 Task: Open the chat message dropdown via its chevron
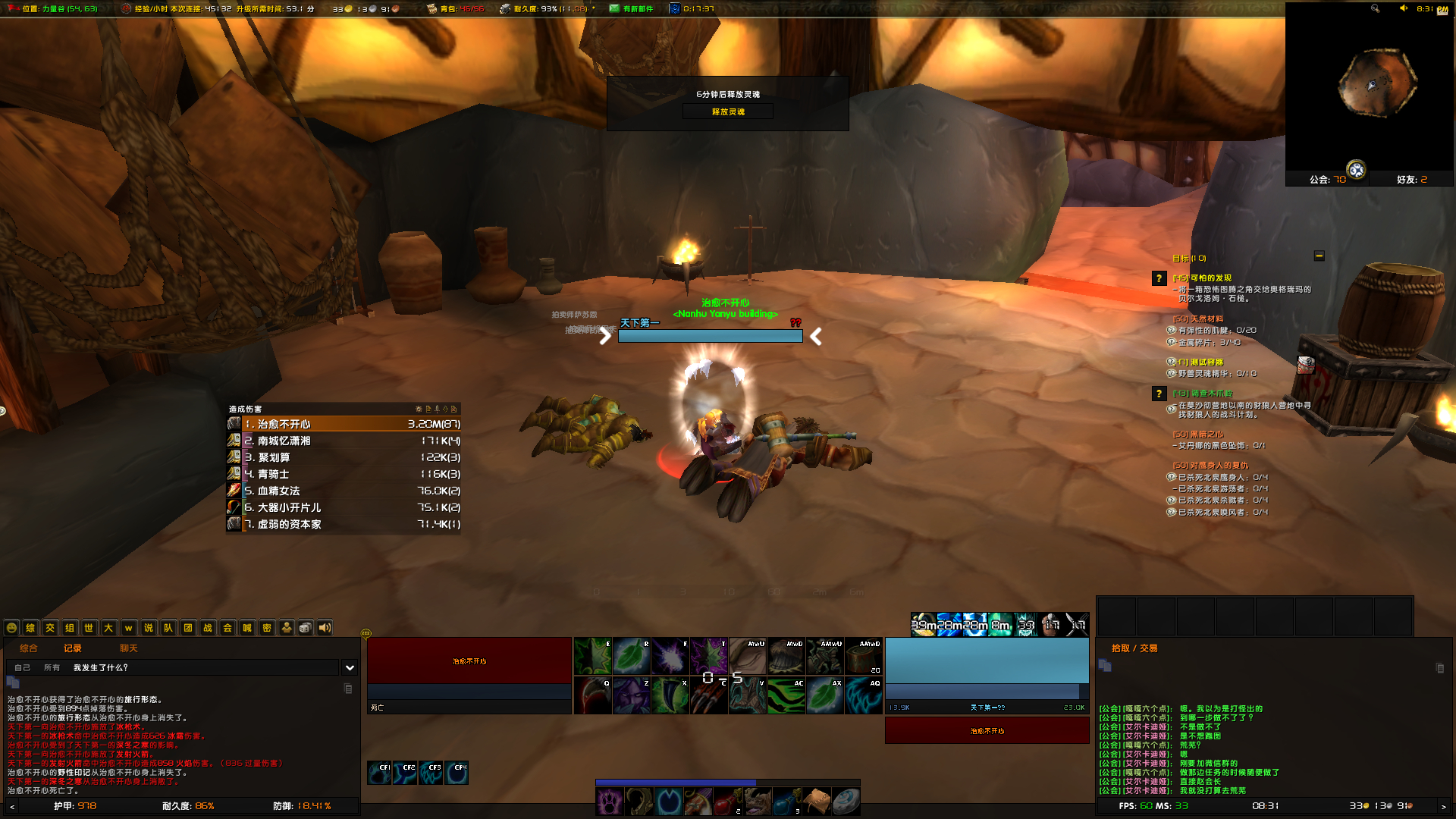349,668
